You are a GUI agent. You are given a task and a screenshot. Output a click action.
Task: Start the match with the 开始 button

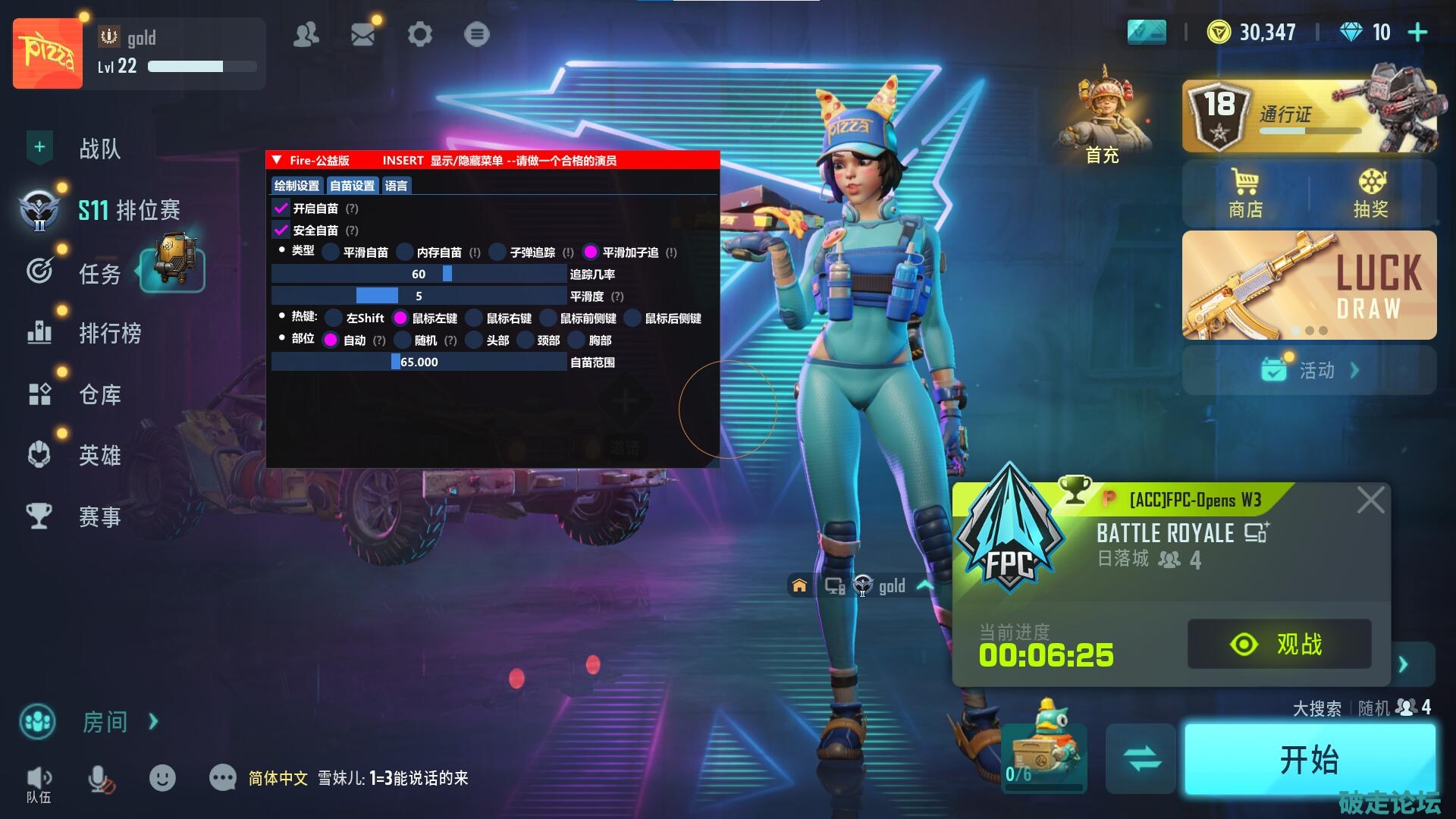point(1309,759)
